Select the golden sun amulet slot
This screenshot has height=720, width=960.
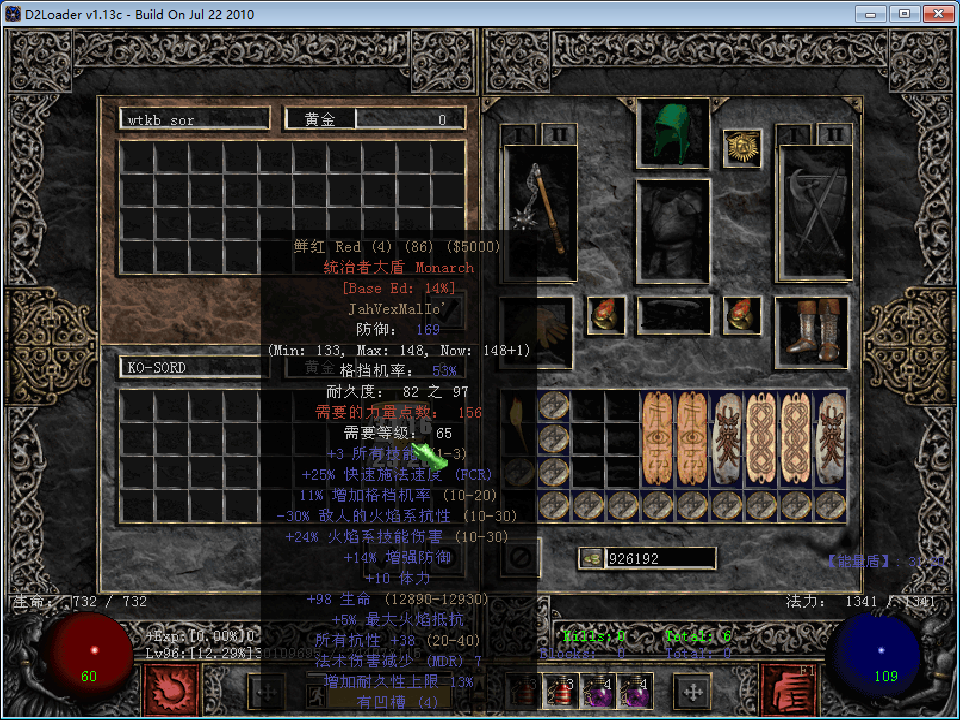click(742, 148)
